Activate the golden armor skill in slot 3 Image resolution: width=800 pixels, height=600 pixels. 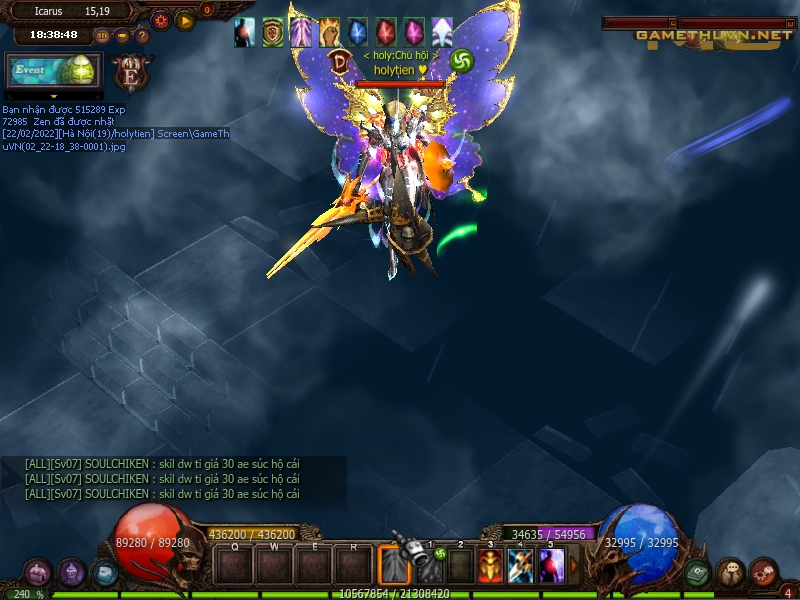pos(490,566)
